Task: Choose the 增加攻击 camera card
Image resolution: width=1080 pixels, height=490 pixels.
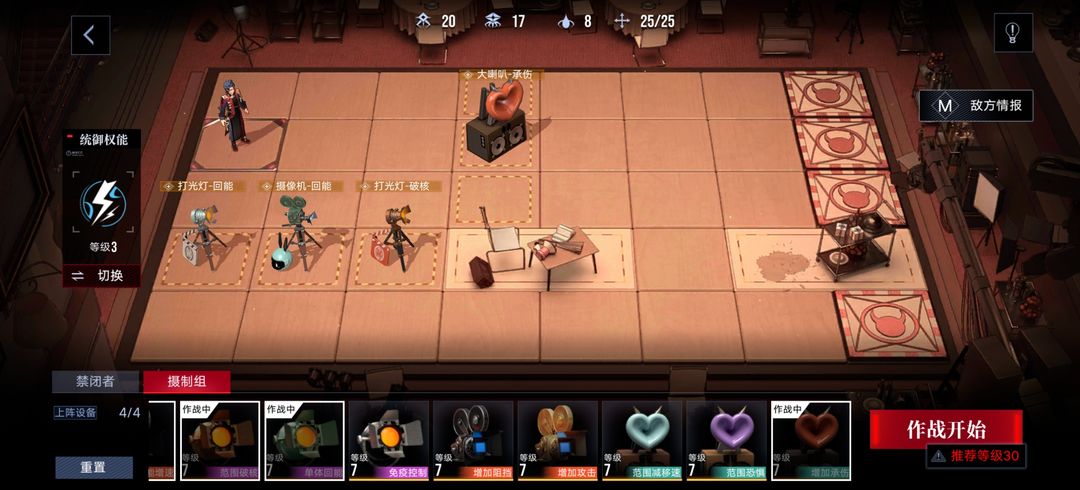Action: (x=557, y=441)
